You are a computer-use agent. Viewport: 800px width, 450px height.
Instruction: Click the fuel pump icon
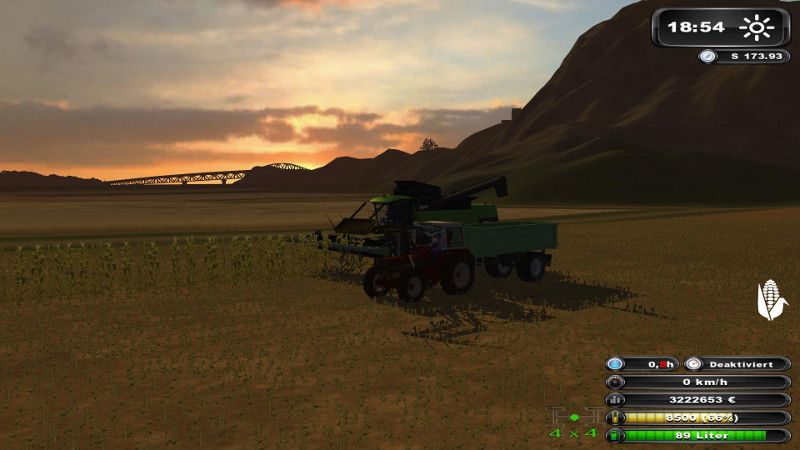616,435
